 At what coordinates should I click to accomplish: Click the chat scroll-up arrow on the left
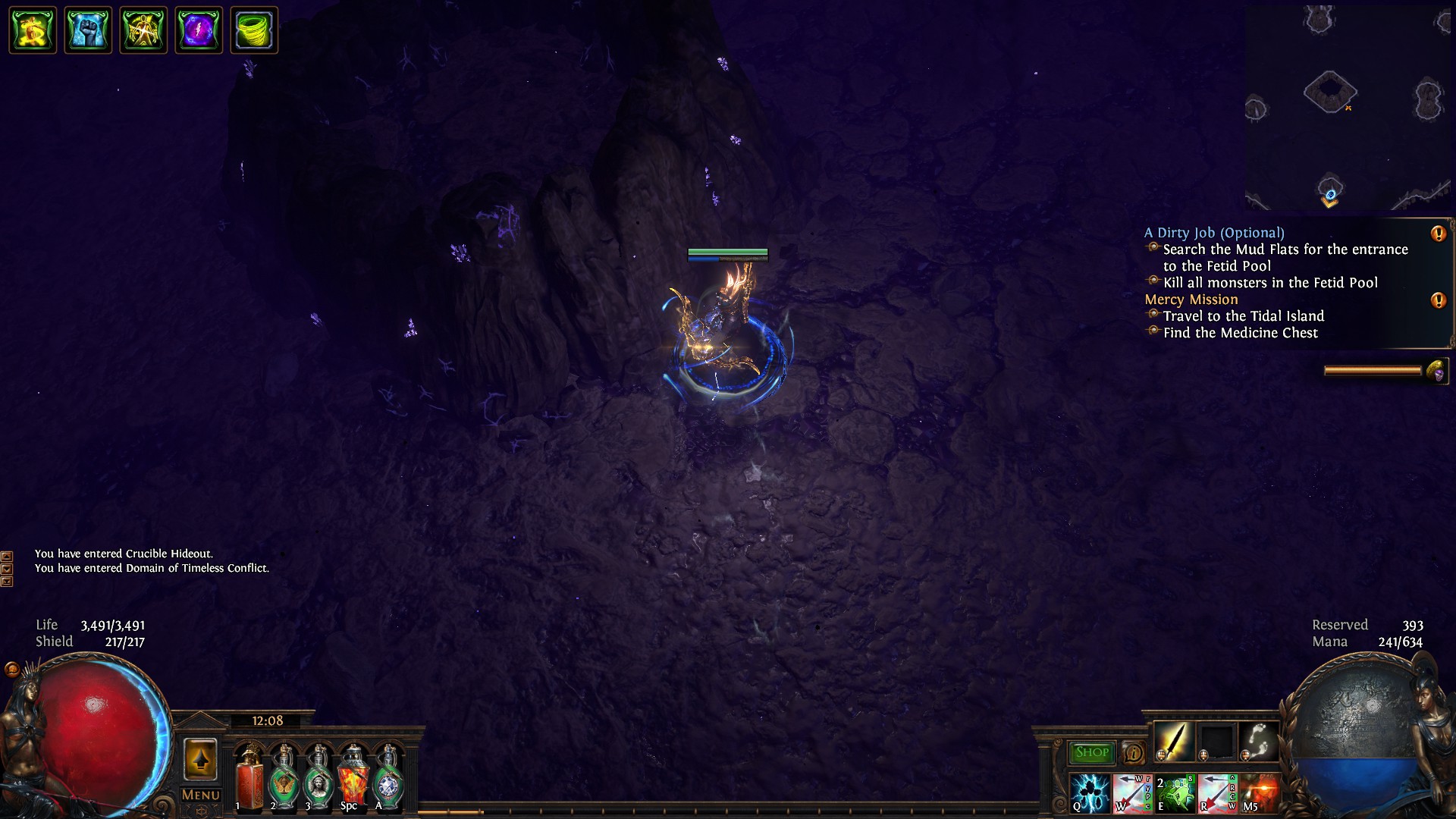click(x=7, y=557)
